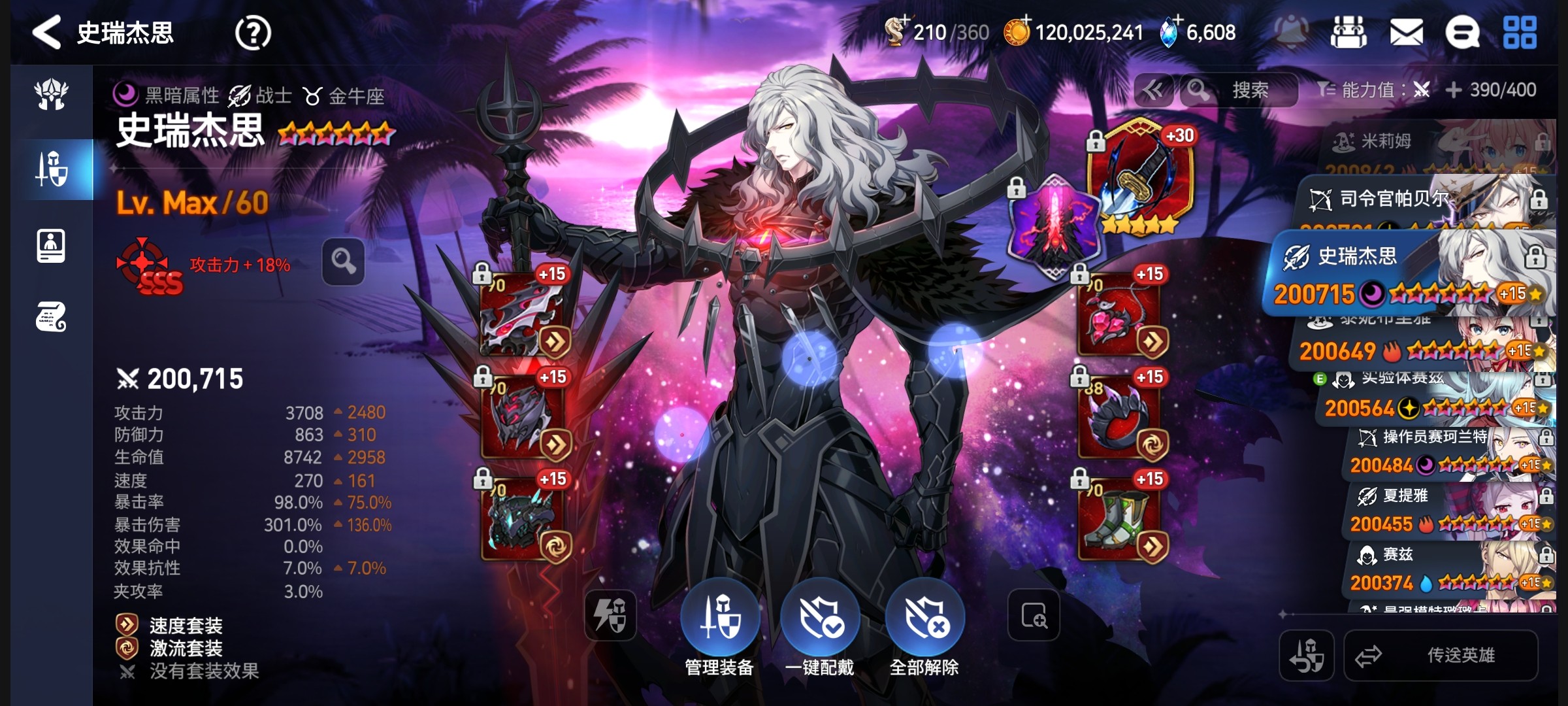Inspect stats with the magnifier button

coord(343,262)
